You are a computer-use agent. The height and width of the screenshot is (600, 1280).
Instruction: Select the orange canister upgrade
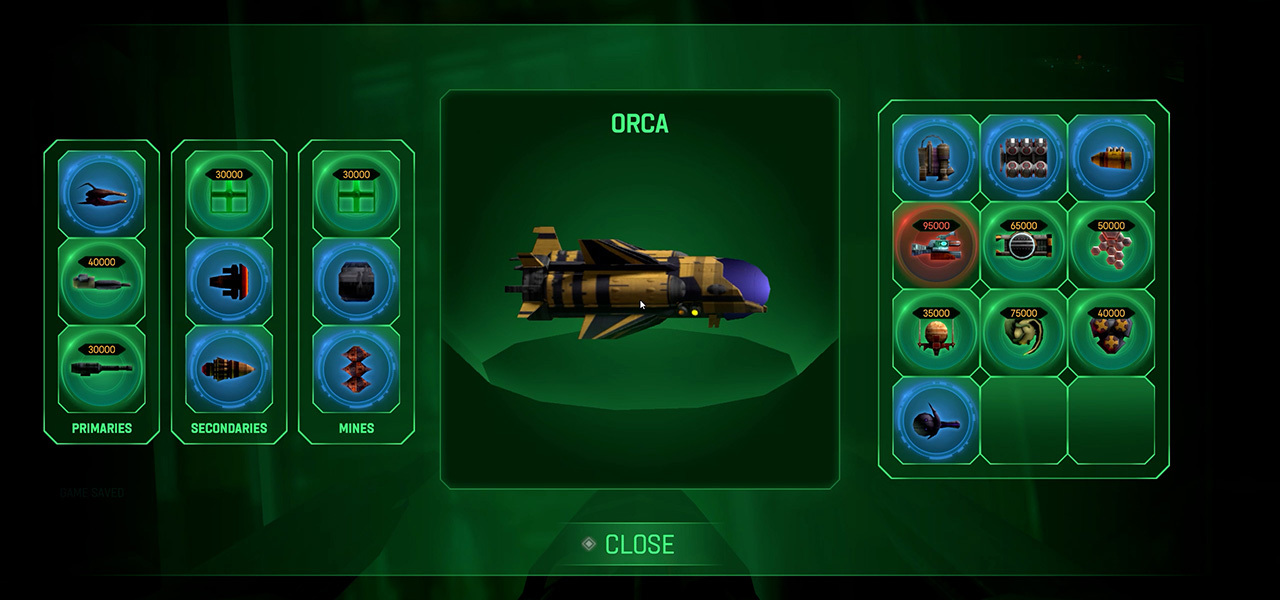click(1111, 158)
